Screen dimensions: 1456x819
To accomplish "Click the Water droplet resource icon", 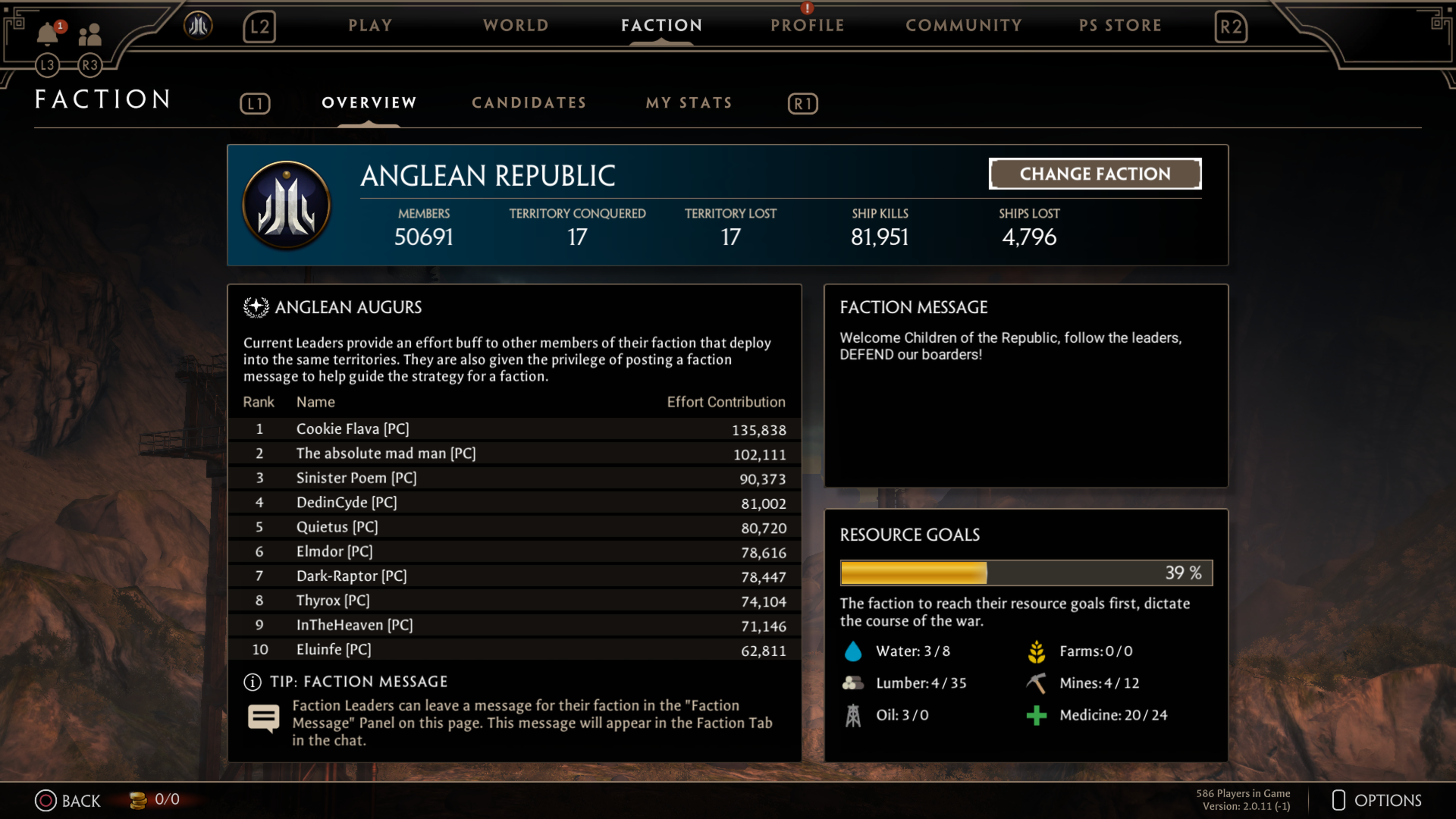I will [854, 651].
